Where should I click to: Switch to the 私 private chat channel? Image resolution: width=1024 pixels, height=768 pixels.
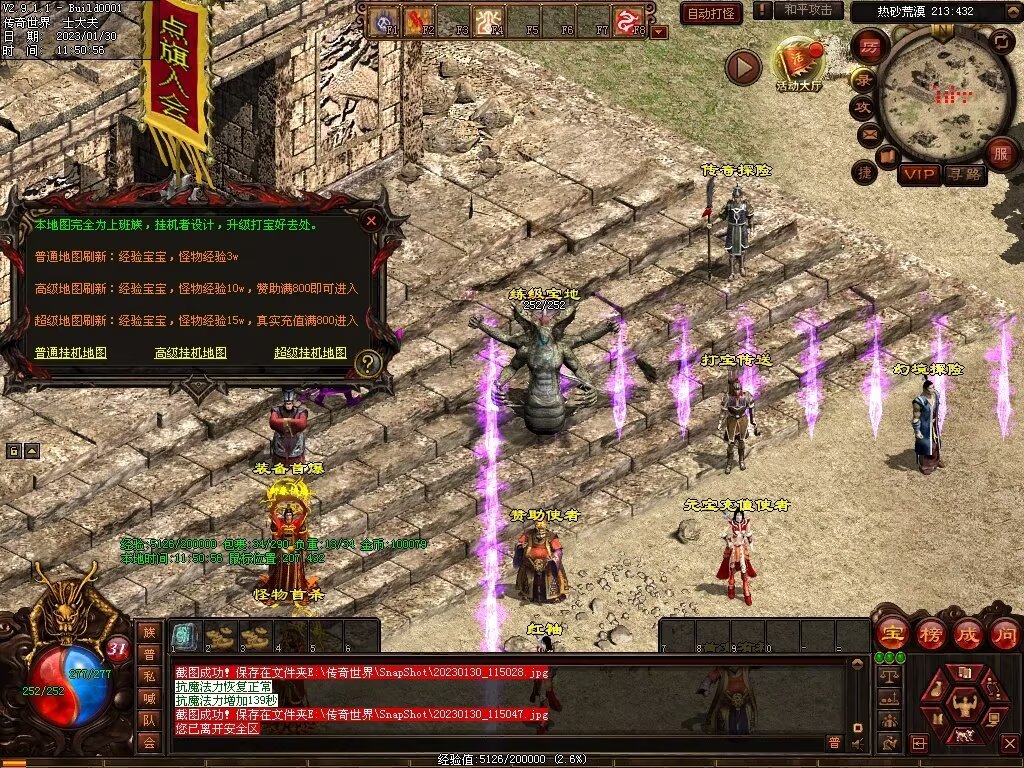[x=149, y=674]
